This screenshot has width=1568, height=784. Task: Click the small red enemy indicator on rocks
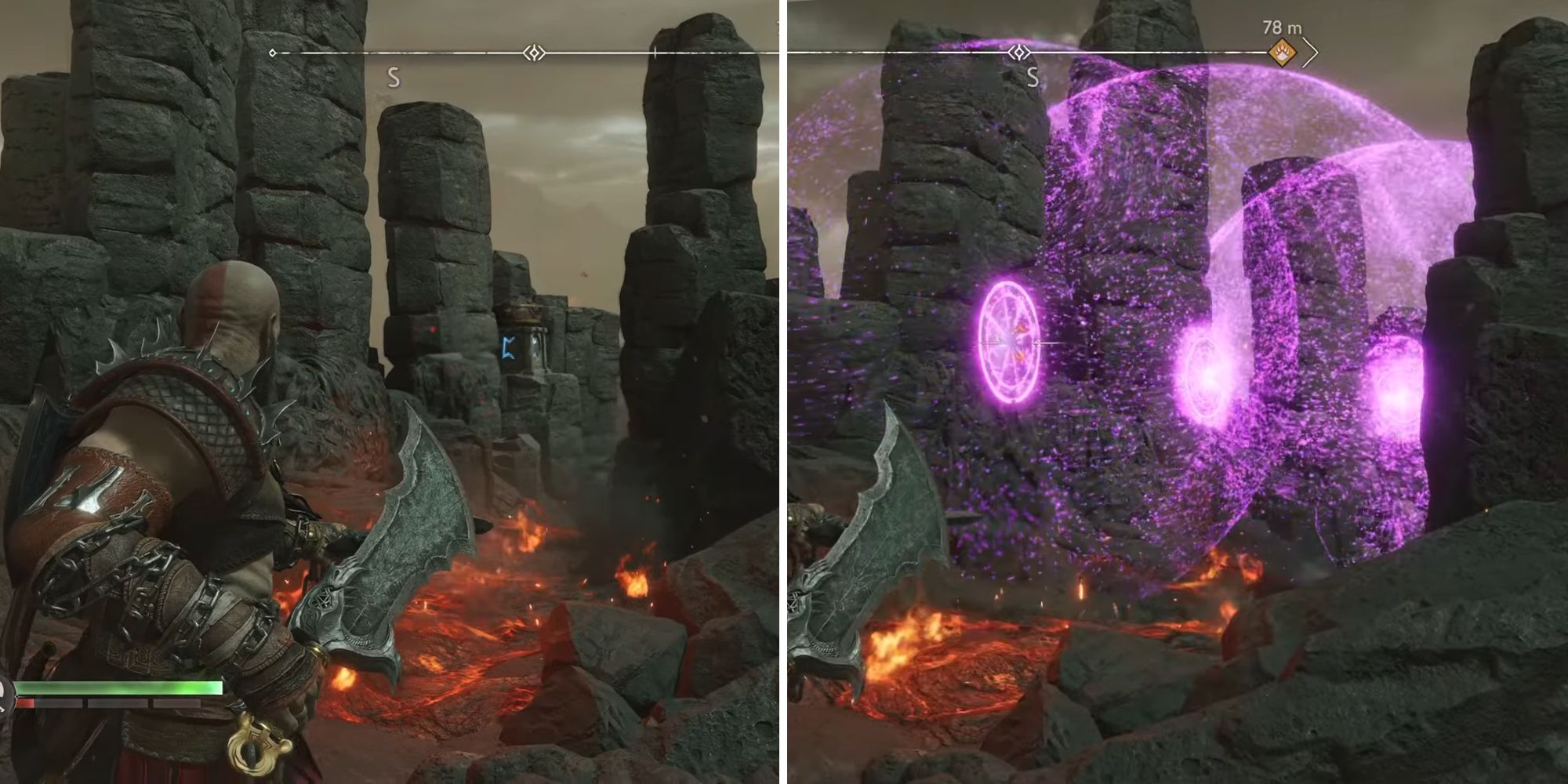434,328
